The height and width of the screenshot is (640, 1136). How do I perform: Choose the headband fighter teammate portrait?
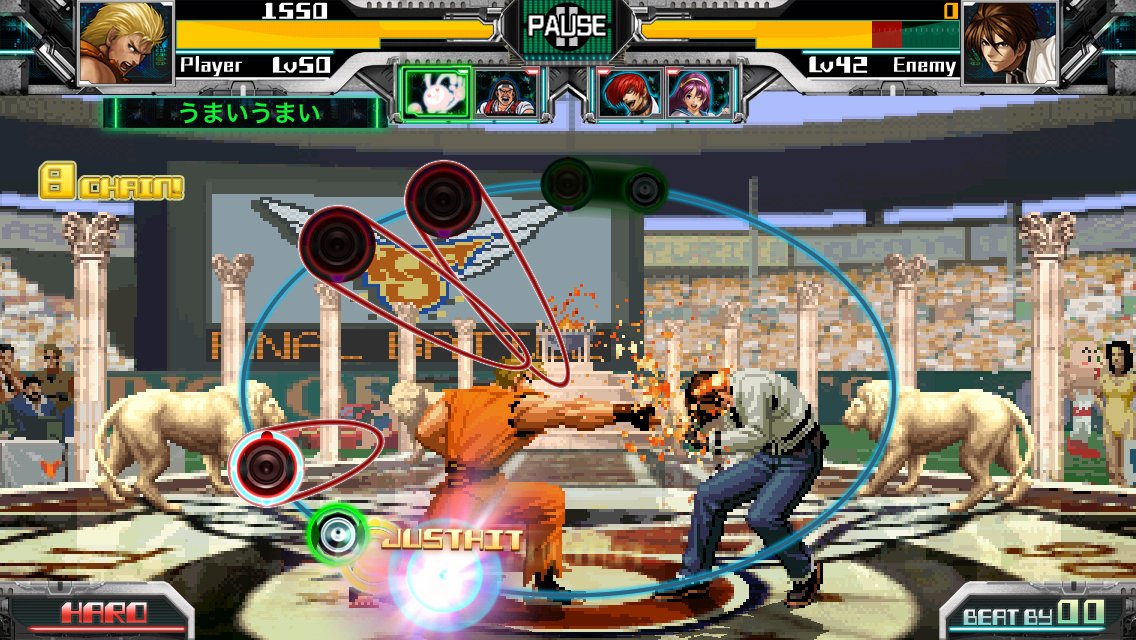pos(504,93)
